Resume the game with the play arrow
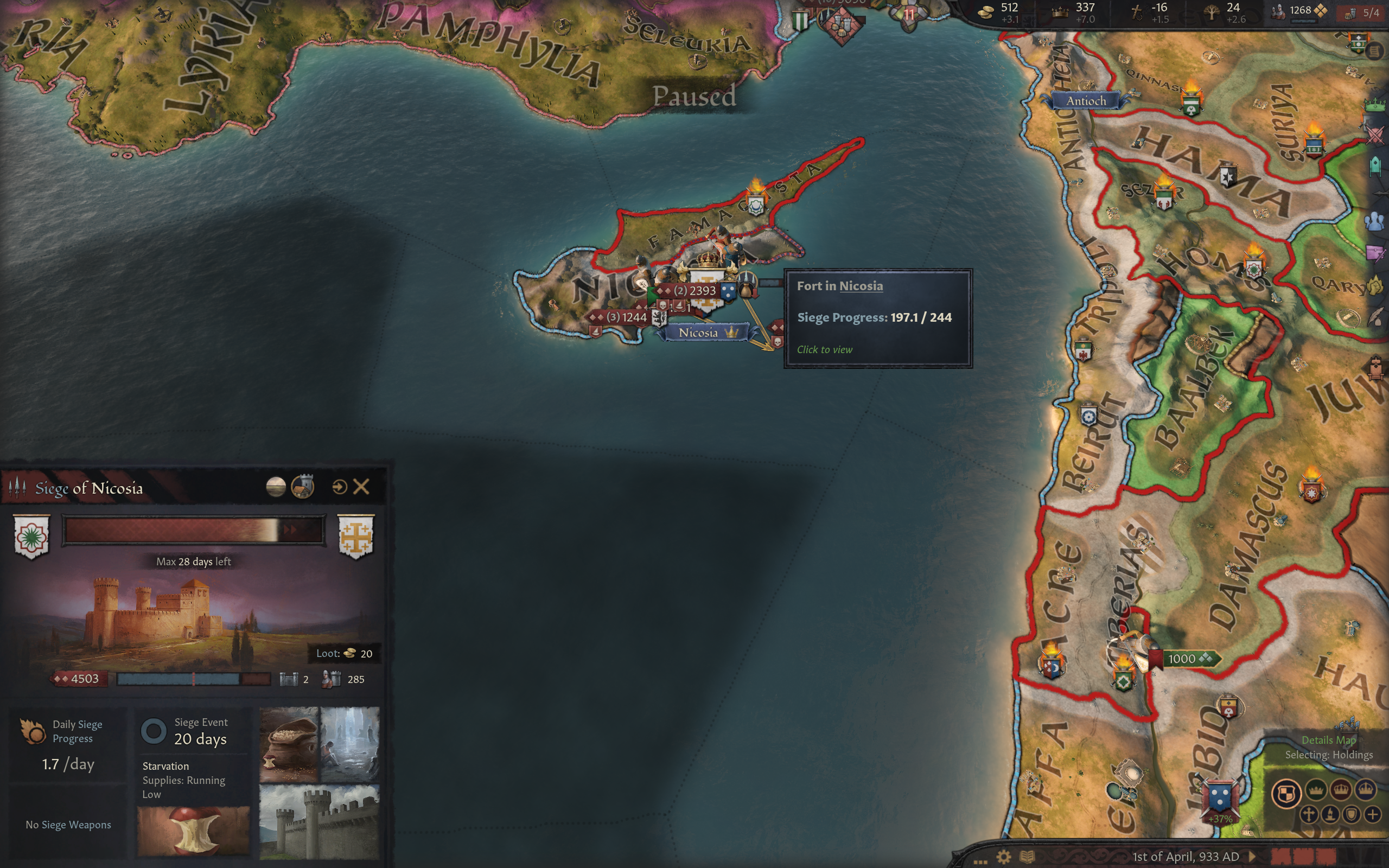 (1252, 857)
